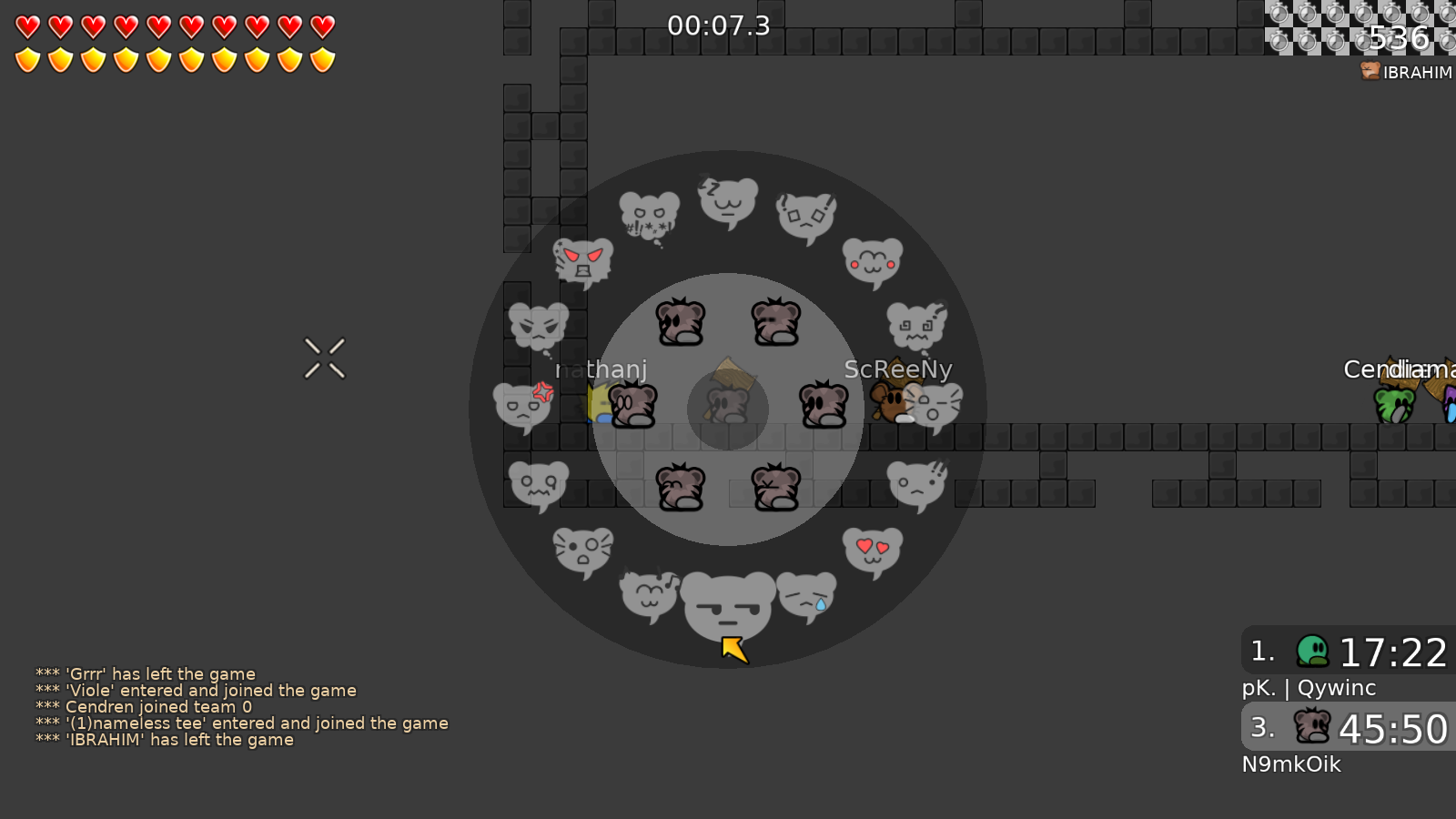
Task: Select the crying teardrop emote
Action: tap(807, 598)
